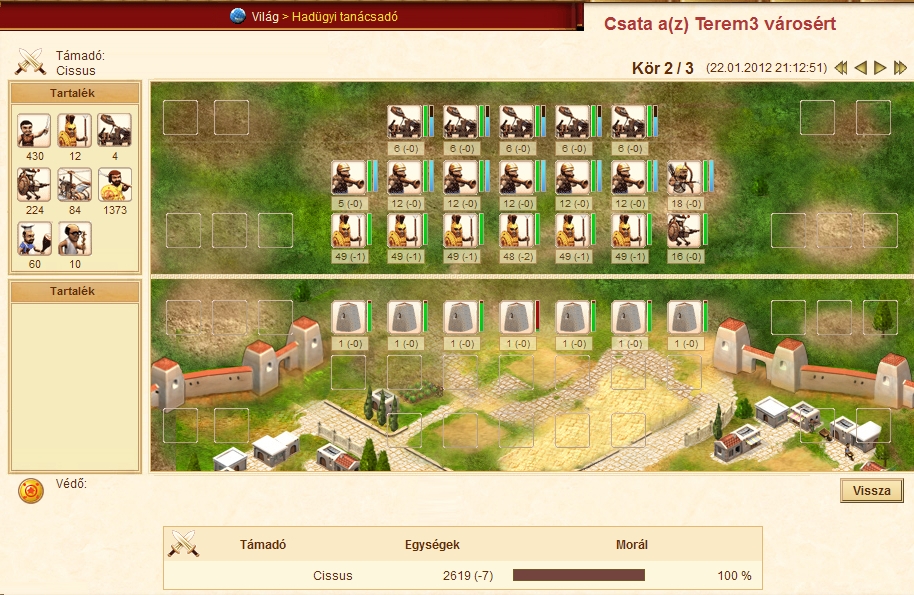
Task: Go to the previous battle round
Action: click(x=860, y=68)
